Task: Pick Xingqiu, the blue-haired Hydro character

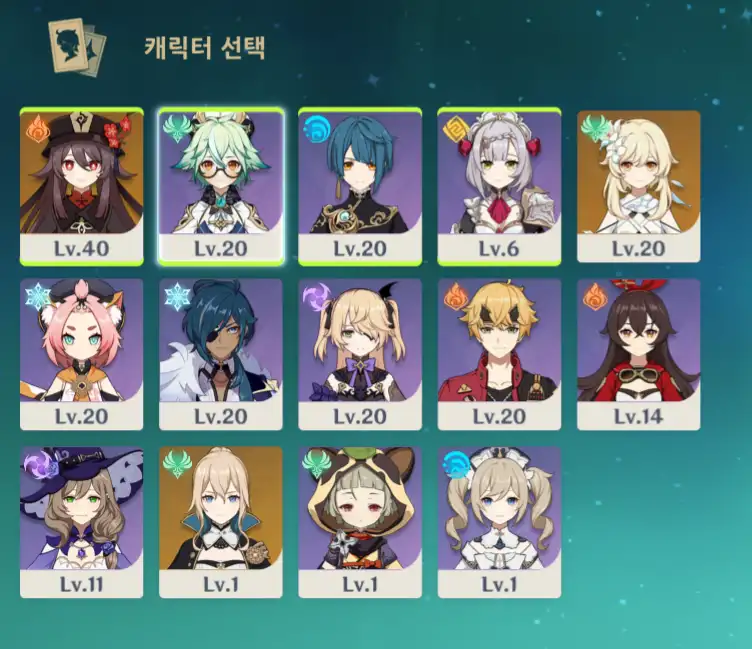Action: [360, 186]
